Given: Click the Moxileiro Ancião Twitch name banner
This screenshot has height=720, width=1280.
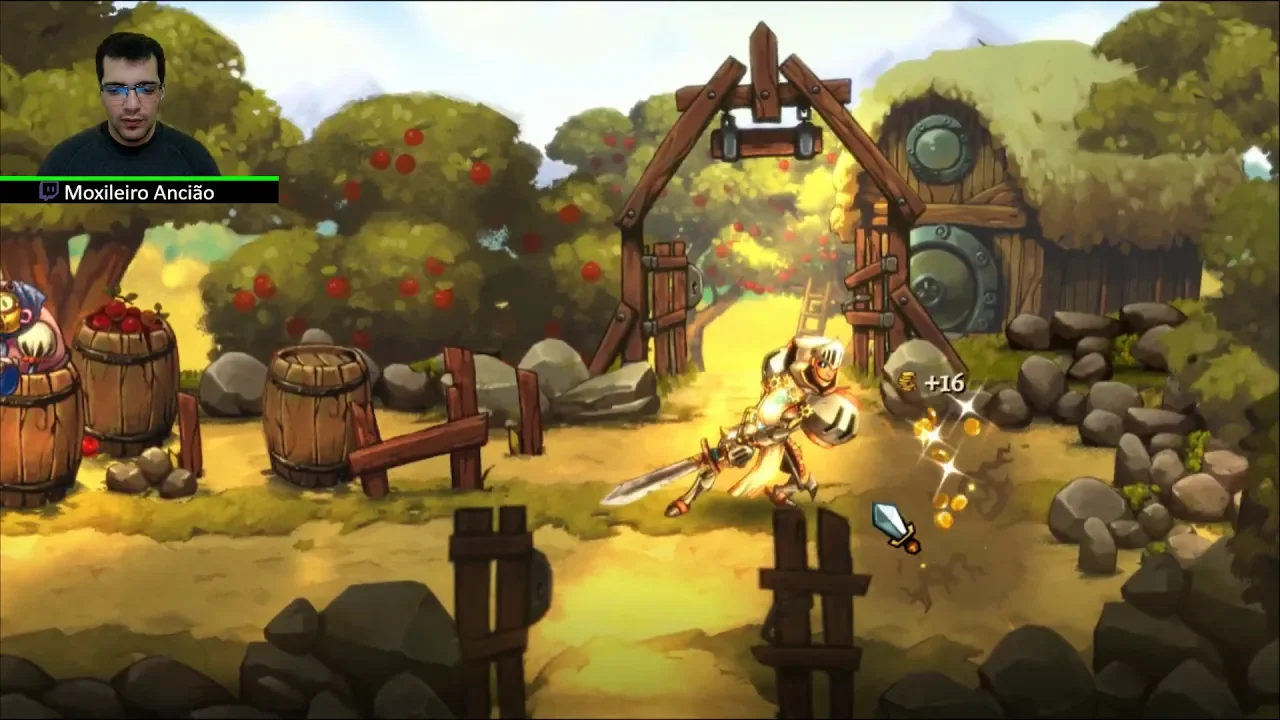Looking at the screenshot, I should [139, 192].
